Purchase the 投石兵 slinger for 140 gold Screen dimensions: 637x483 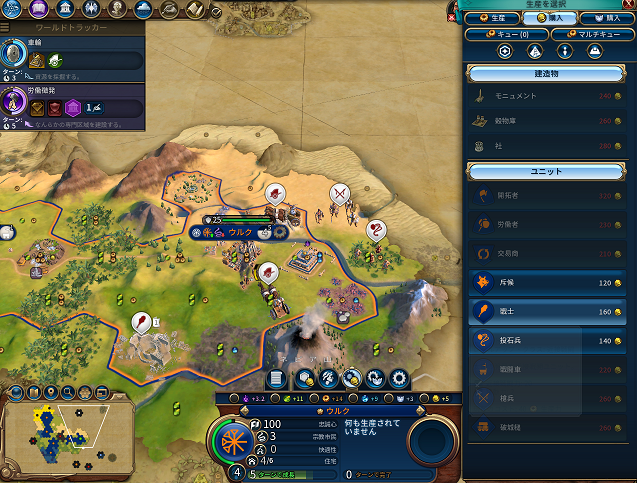click(x=547, y=340)
